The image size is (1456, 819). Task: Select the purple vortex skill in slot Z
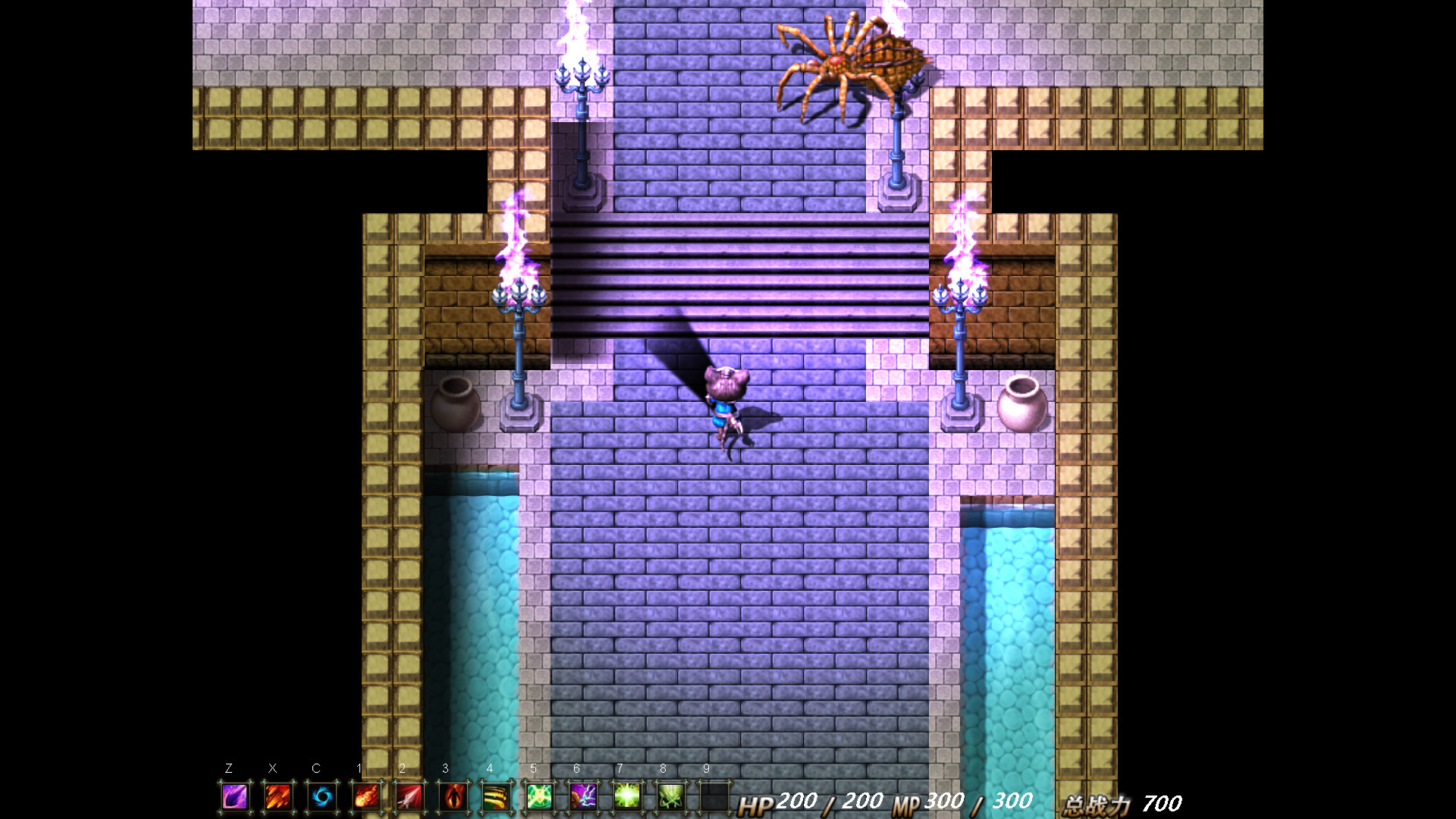tap(235, 797)
